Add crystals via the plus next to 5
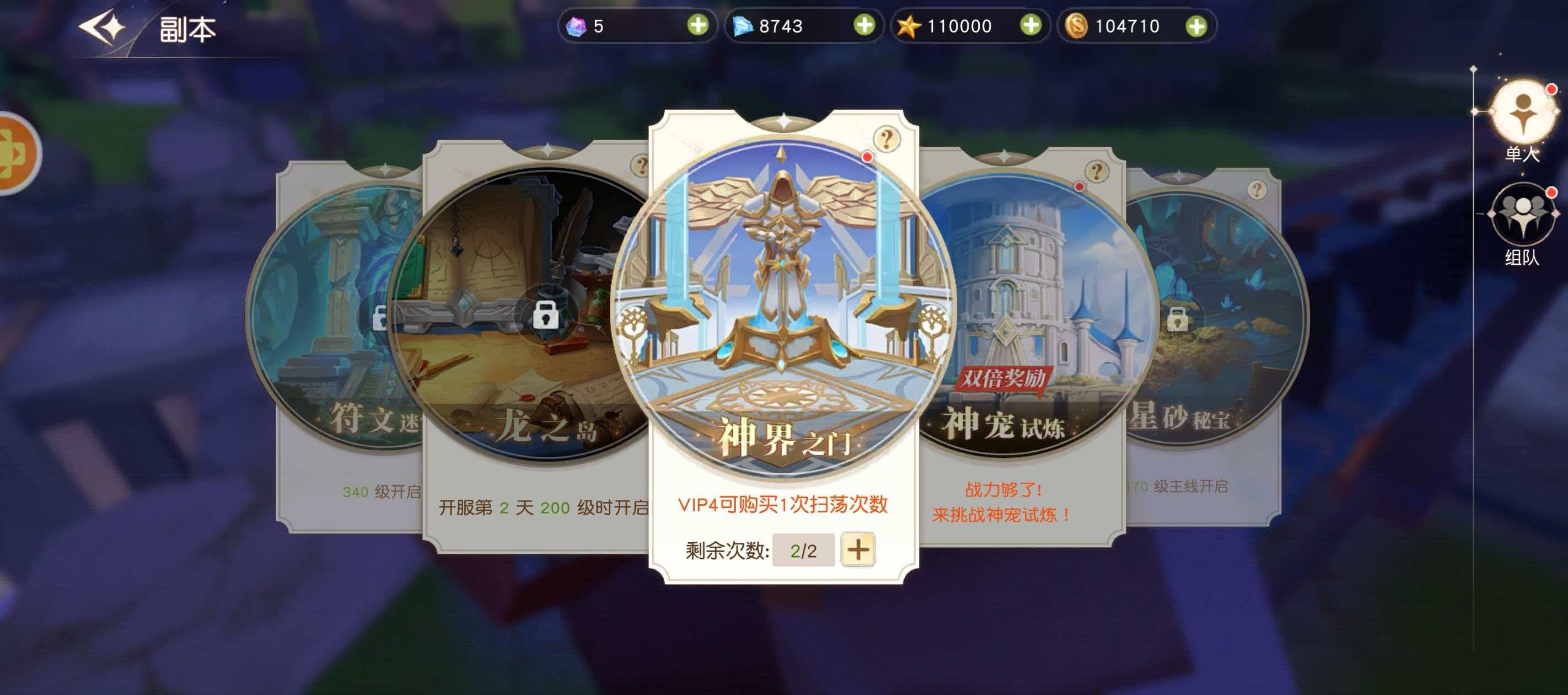This screenshot has width=1568, height=695. 699,25
